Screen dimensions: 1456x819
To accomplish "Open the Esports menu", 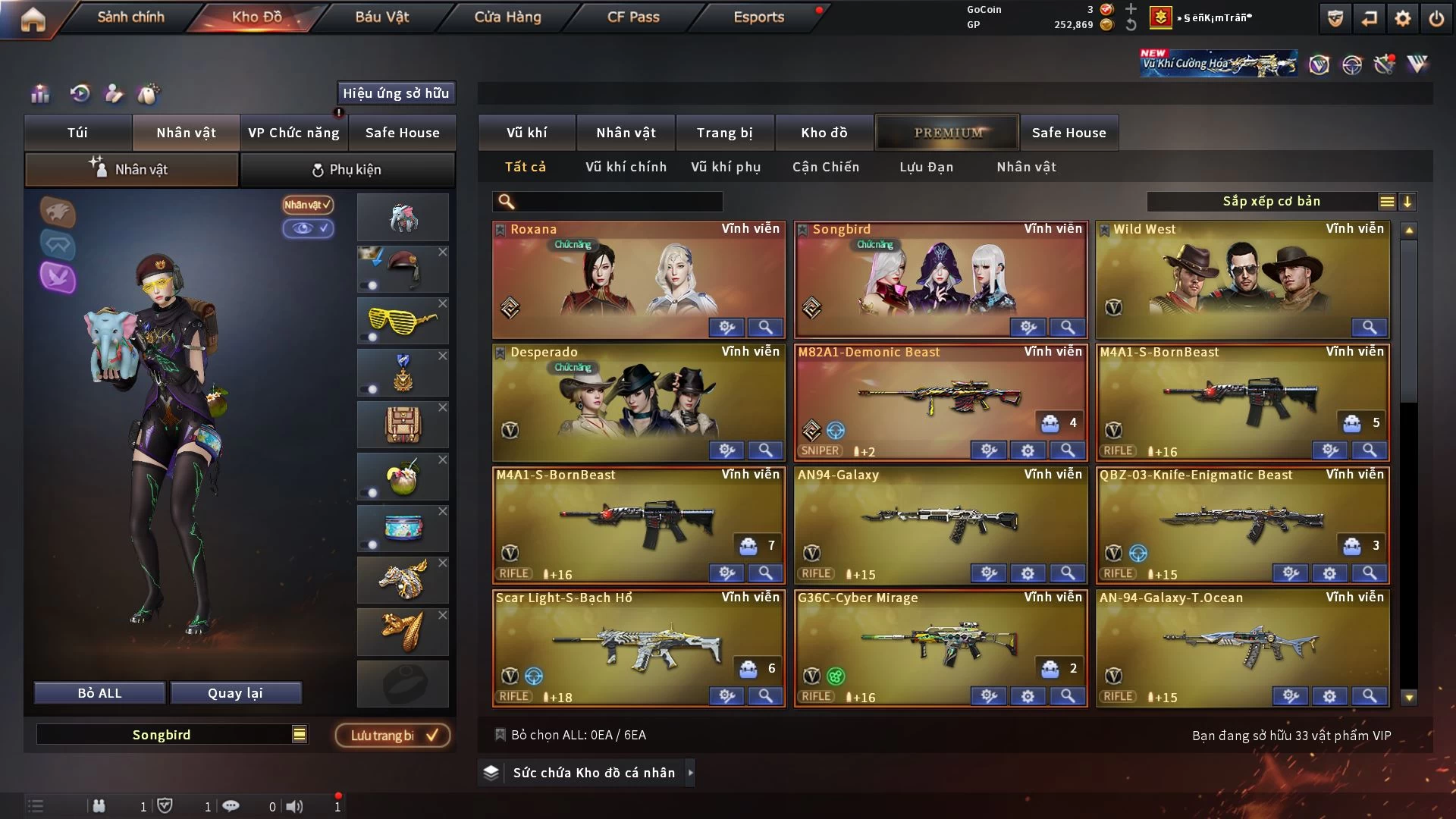I will [x=758, y=17].
